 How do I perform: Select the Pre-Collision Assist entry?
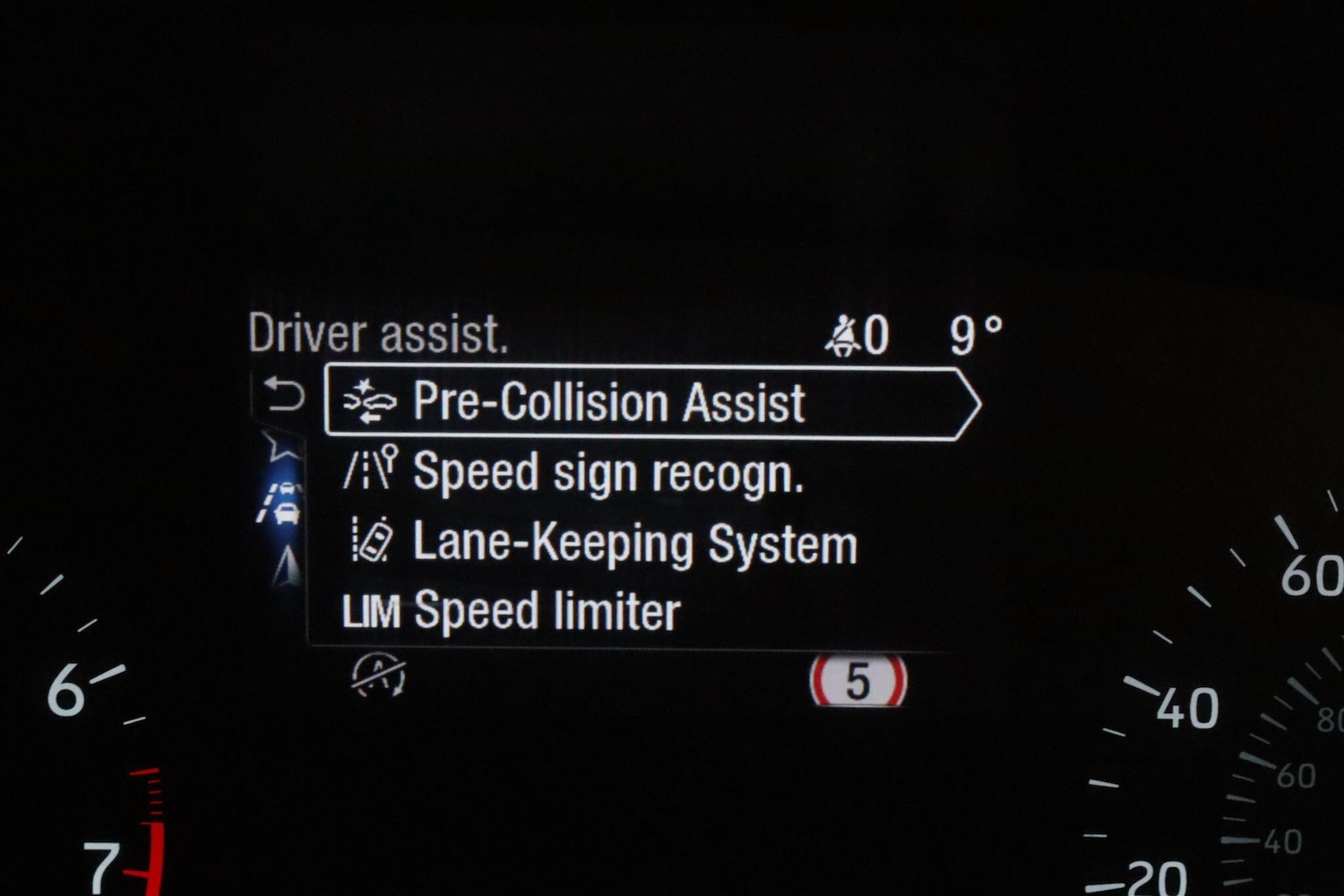click(x=609, y=402)
